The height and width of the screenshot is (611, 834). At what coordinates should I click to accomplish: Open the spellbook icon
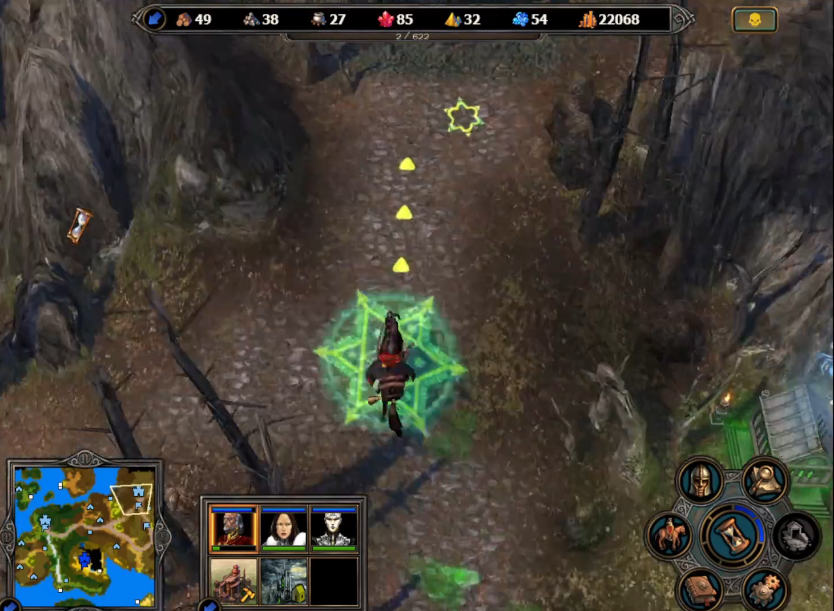[700, 589]
